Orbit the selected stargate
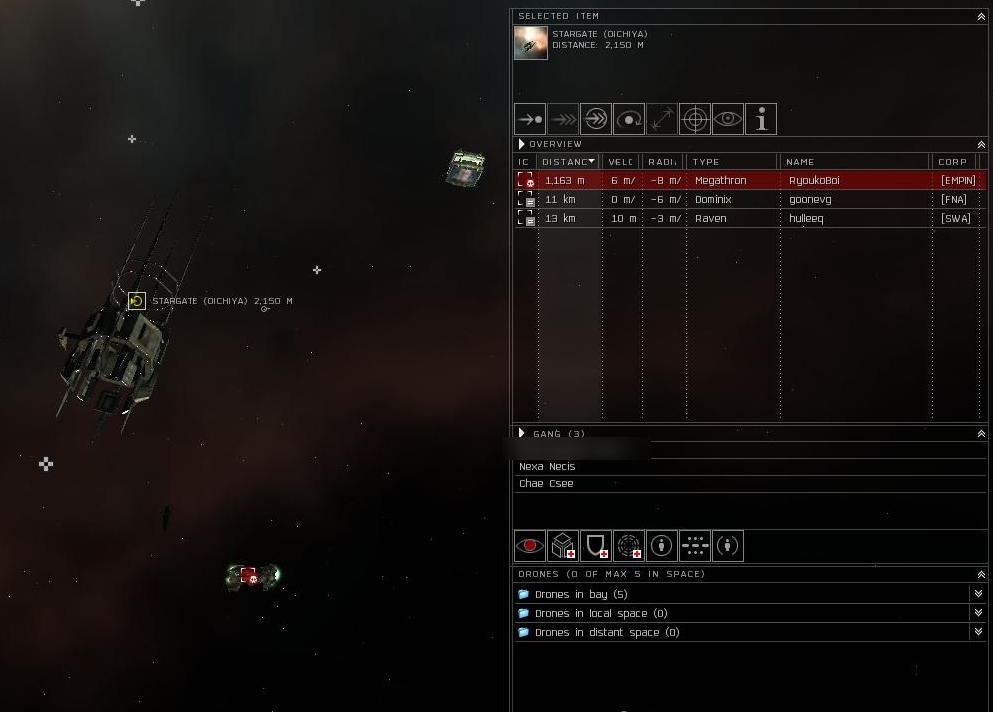Image resolution: width=993 pixels, height=712 pixels. pyautogui.click(x=629, y=120)
